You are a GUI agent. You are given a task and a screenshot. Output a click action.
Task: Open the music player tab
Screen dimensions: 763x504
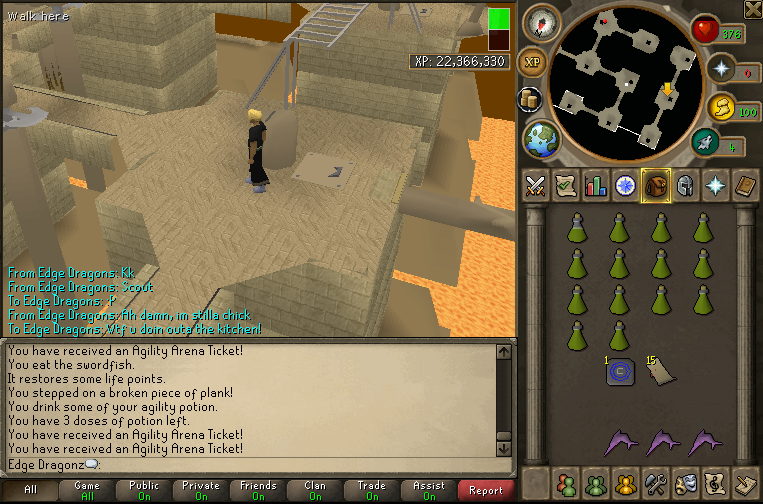tap(716, 484)
